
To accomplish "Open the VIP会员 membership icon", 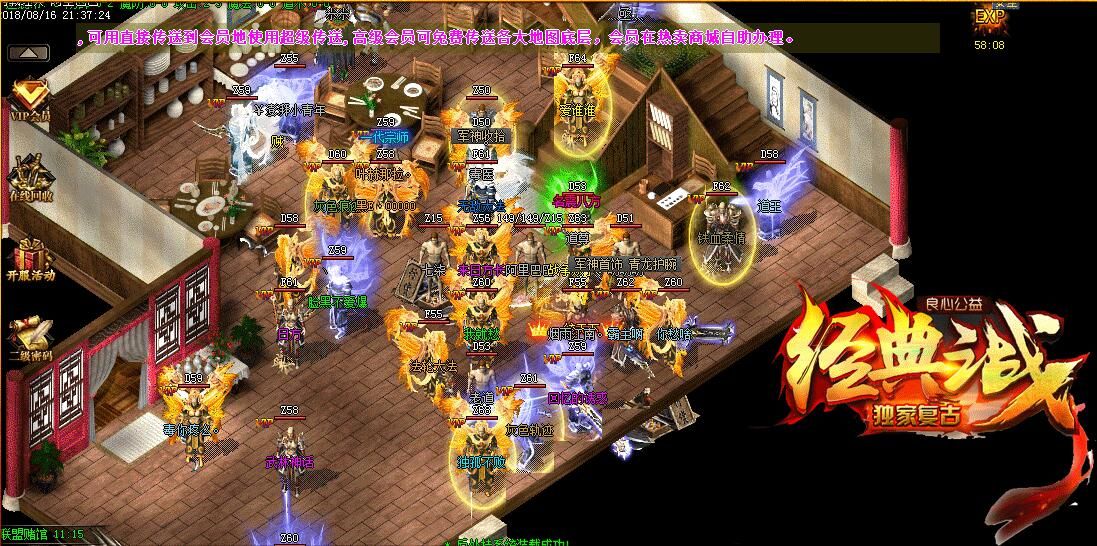I will point(31,102).
